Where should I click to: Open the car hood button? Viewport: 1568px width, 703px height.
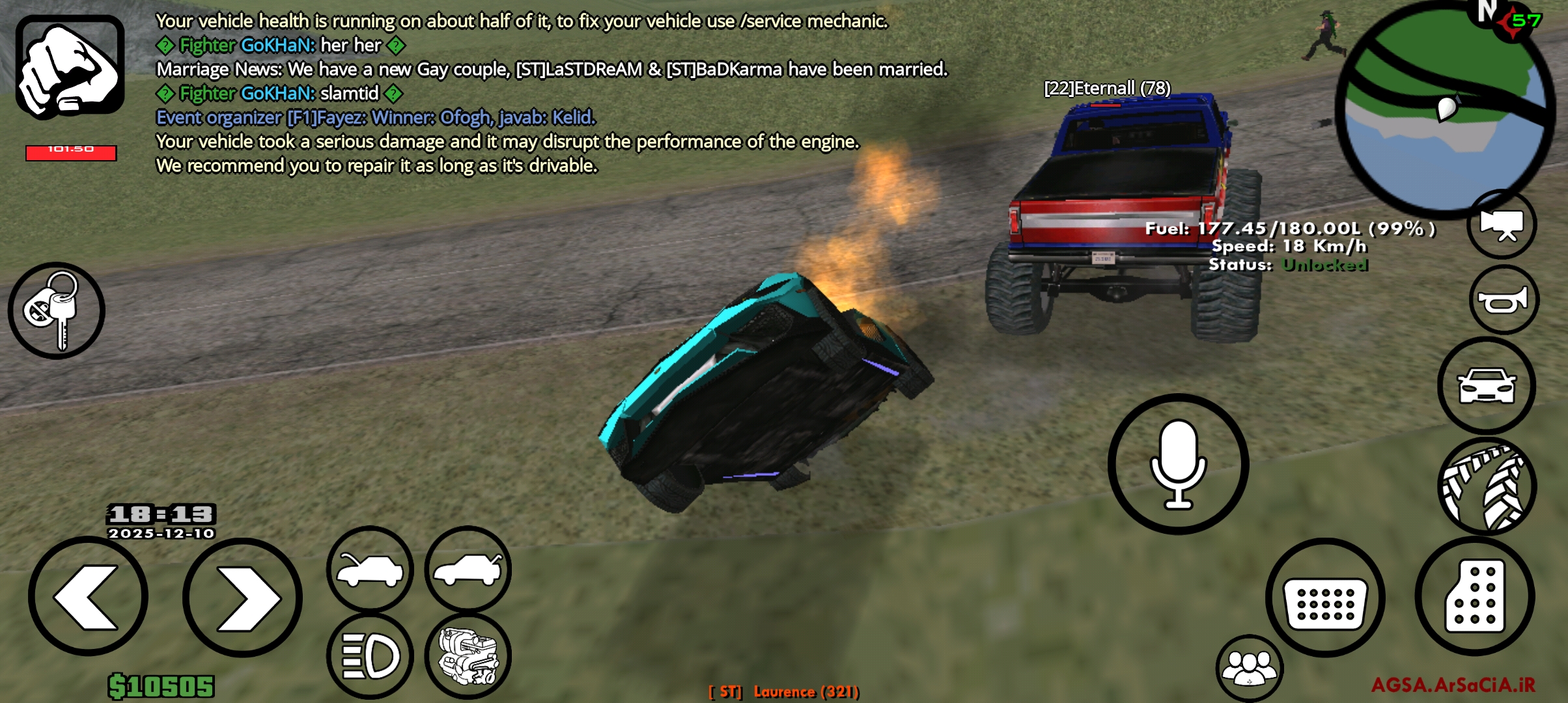pyautogui.click(x=370, y=569)
